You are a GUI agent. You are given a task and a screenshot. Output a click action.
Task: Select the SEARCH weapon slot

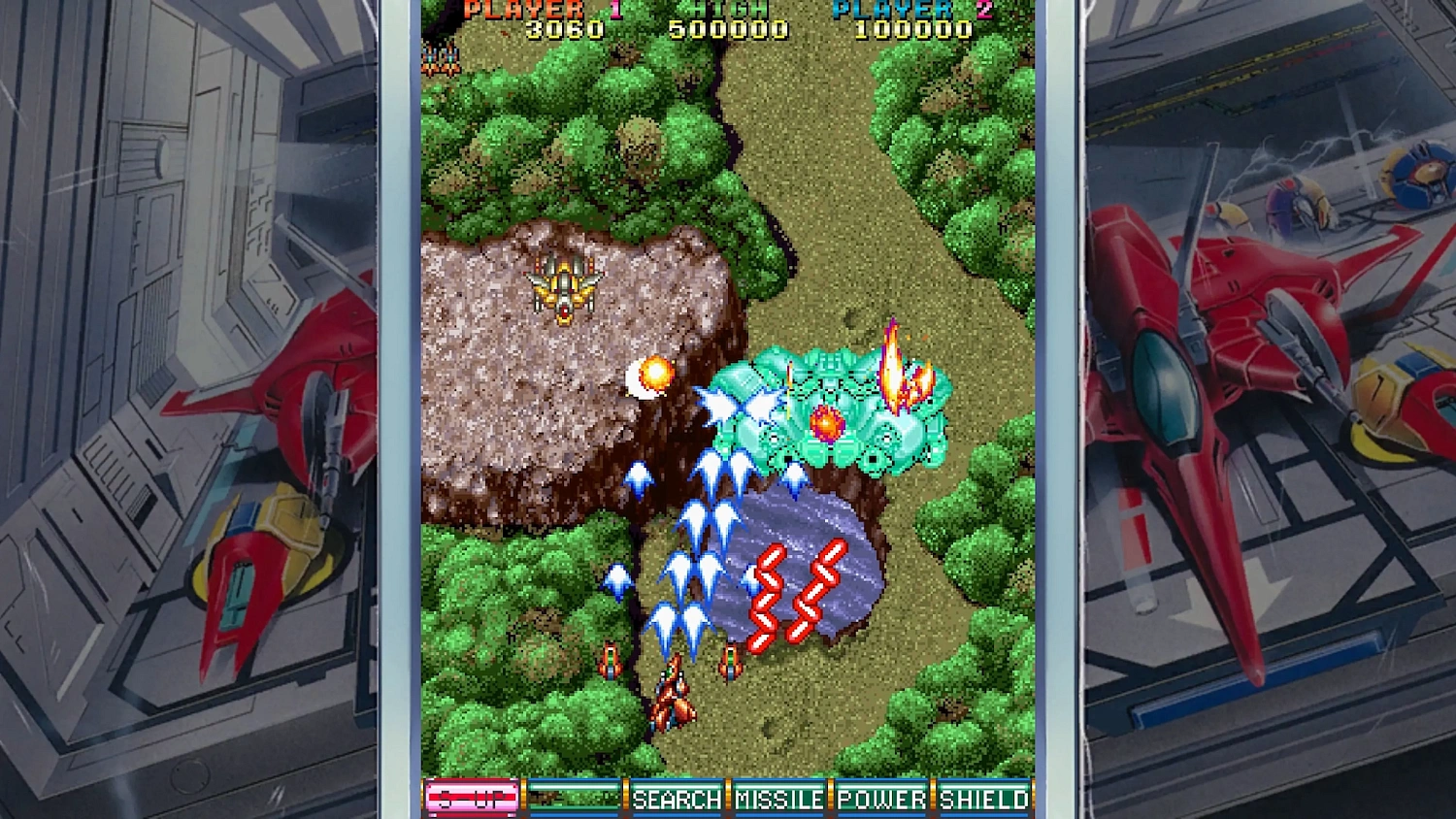point(678,799)
